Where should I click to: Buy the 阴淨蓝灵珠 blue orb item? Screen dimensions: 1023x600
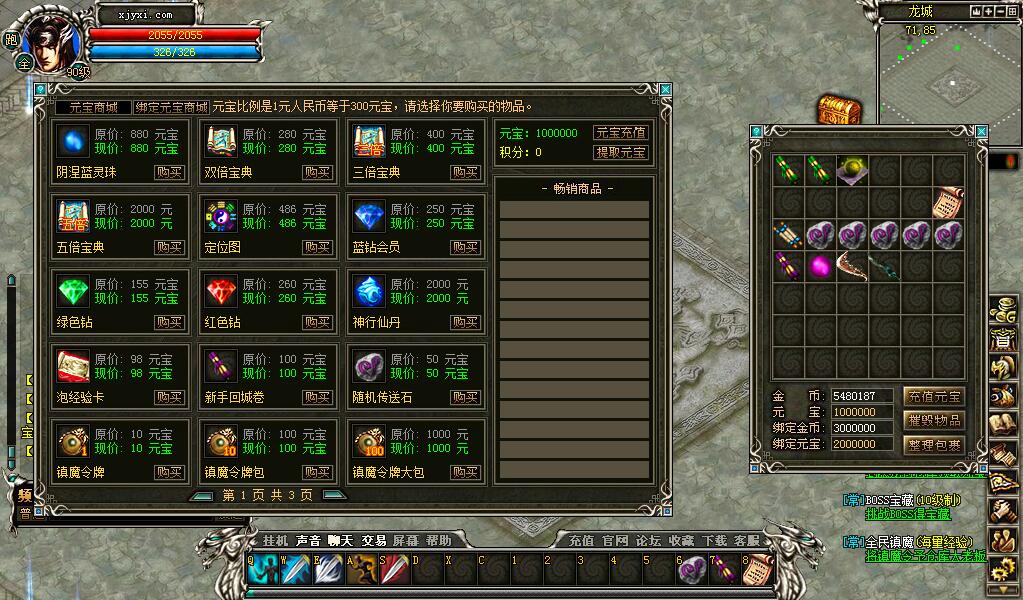[x=169, y=172]
